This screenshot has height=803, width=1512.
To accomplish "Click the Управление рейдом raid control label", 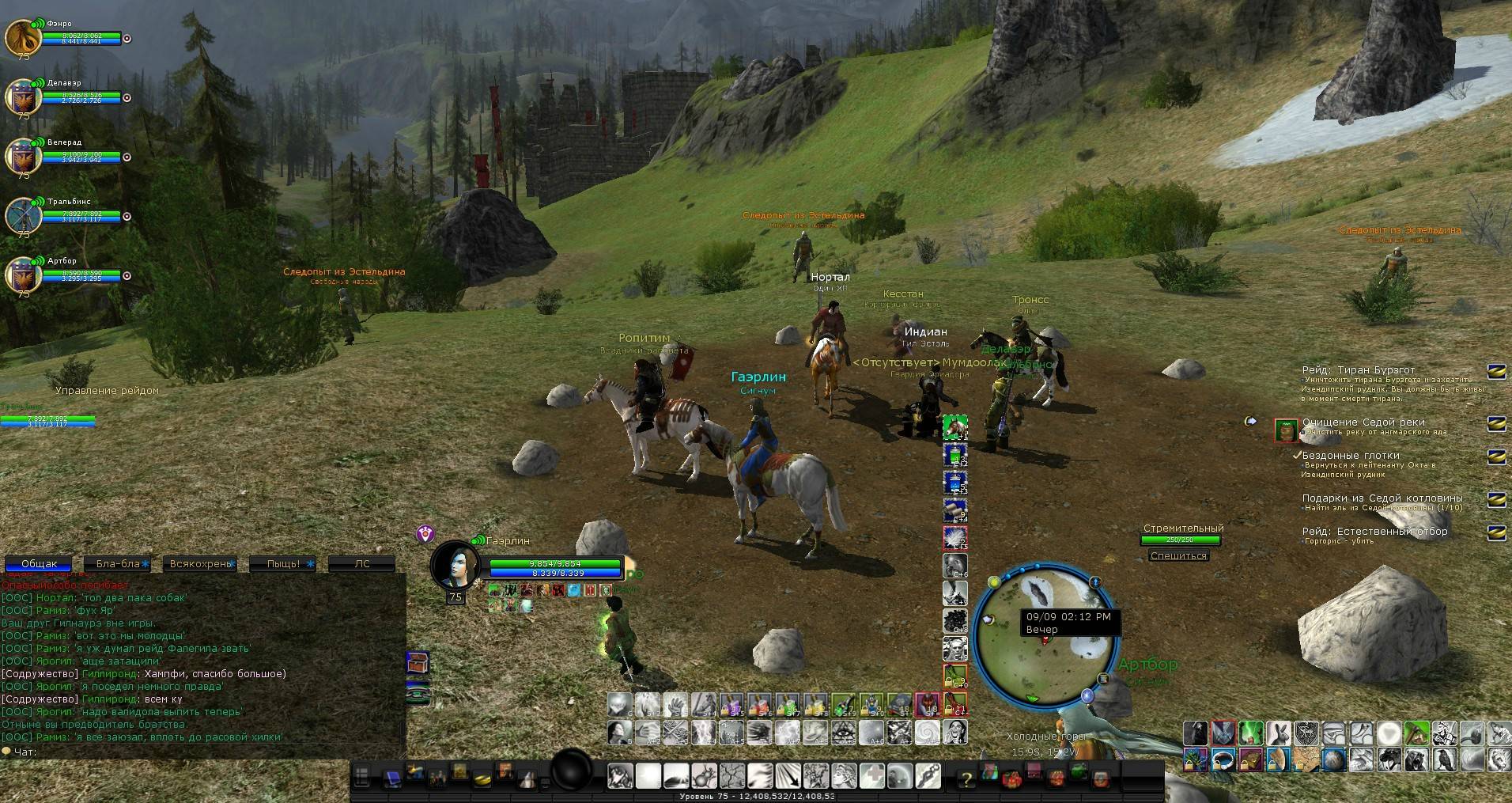I will 107,391.
